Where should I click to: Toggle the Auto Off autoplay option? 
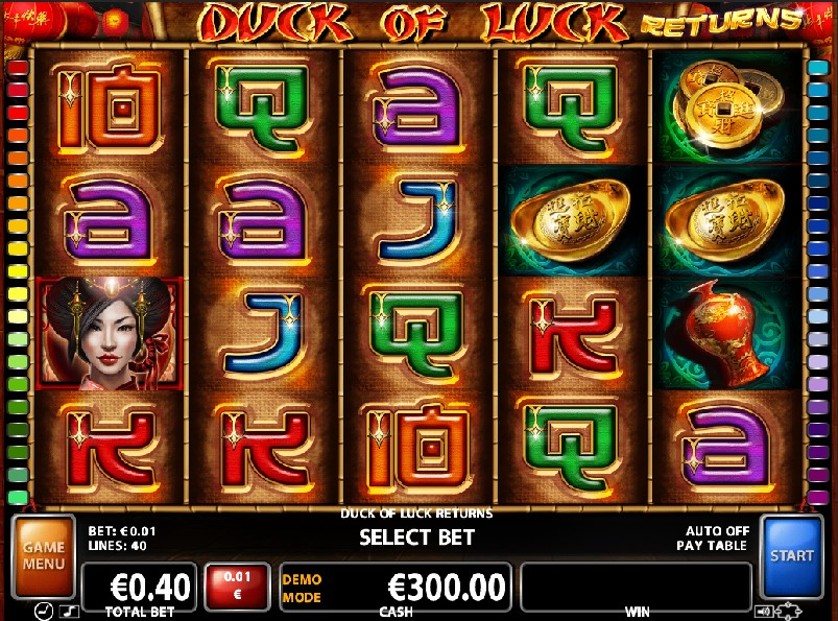coord(716,531)
